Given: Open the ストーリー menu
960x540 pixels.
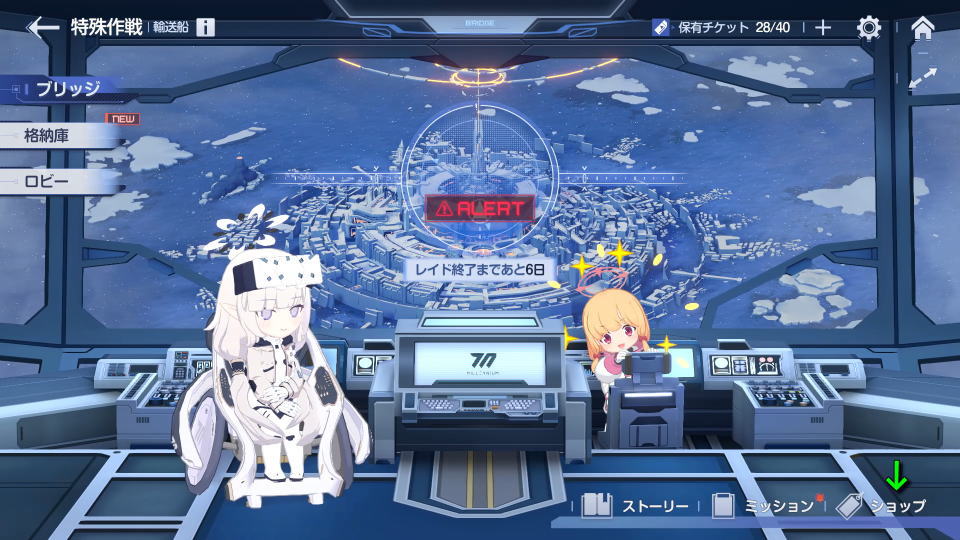Looking at the screenshot, I should (x=636, y=506).
